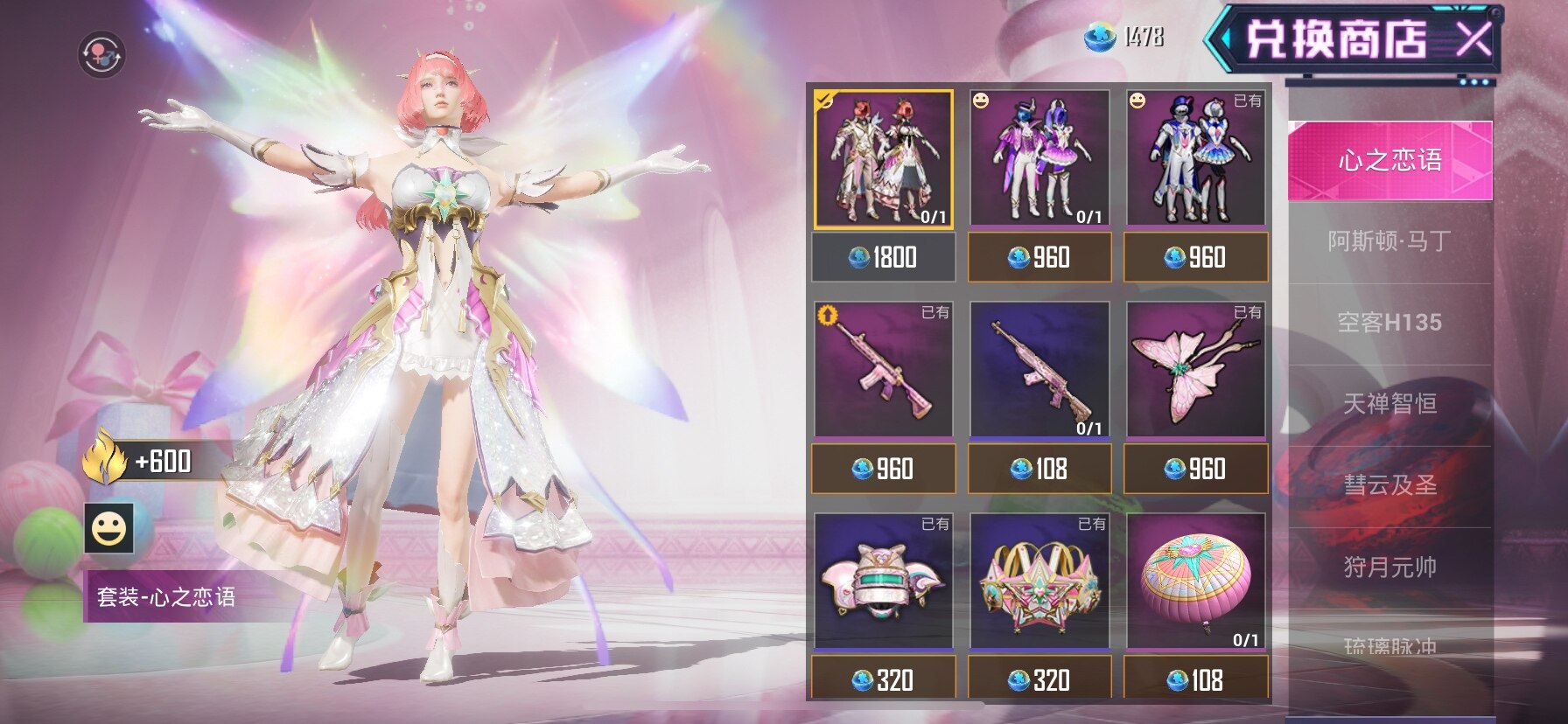
Task: Switch to the 心之恋语 category tab
Action: tap(1389, 160)
